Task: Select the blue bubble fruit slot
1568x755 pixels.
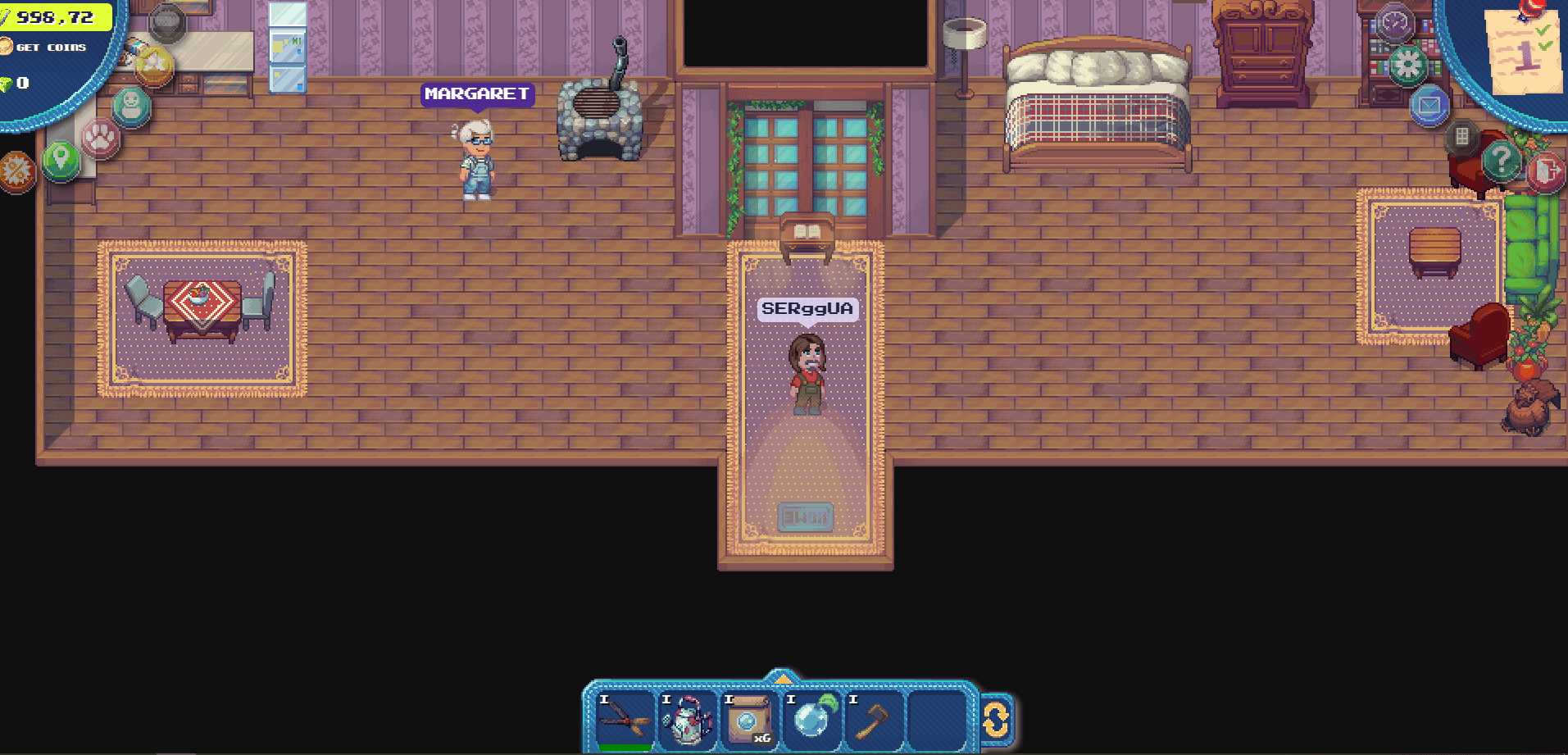Action: click(811, 720)
